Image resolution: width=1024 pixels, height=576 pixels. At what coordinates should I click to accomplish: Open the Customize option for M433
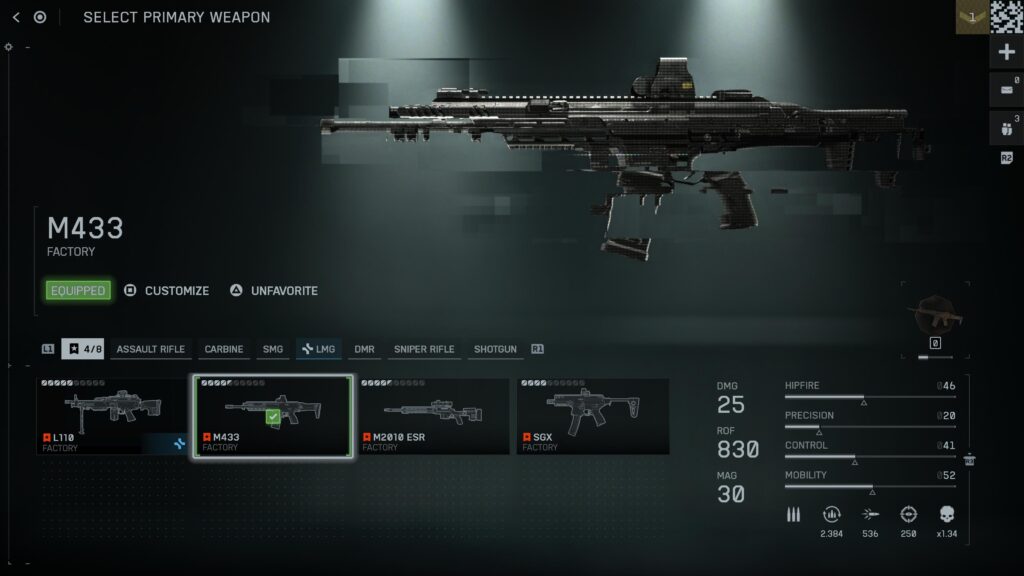(x=167, y=291)
